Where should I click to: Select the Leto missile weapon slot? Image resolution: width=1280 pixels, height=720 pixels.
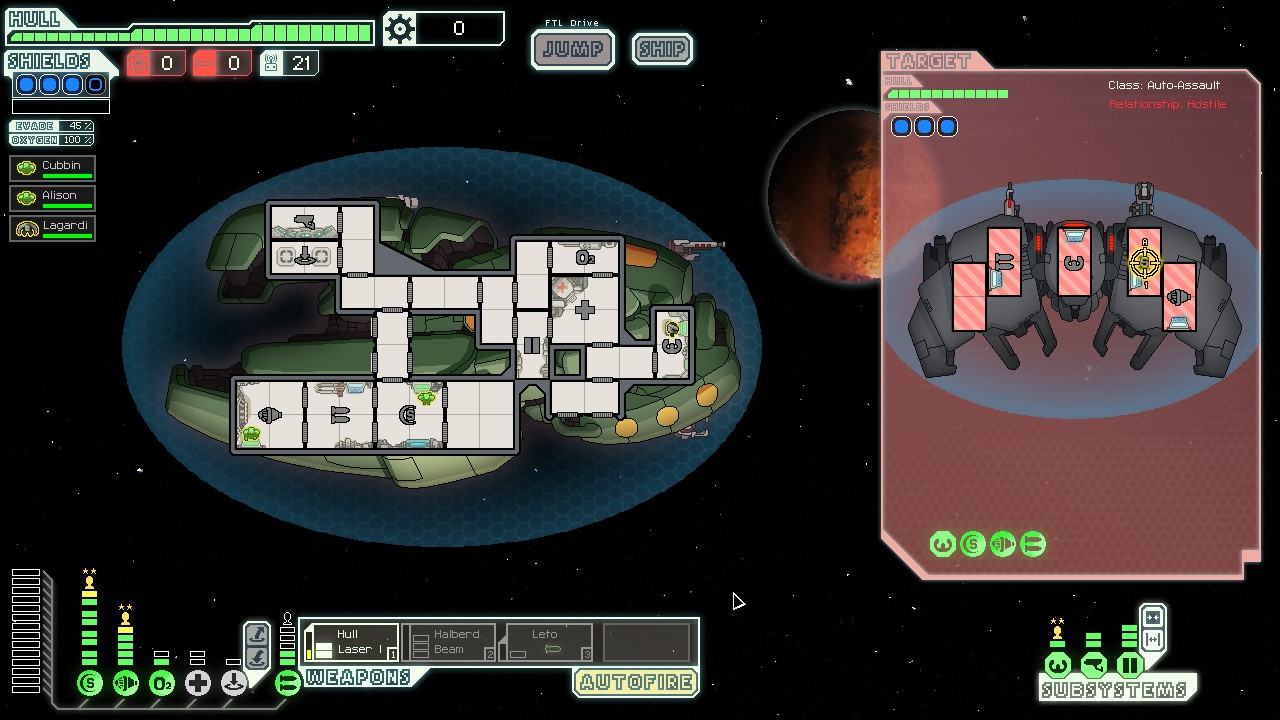[548, 642]
